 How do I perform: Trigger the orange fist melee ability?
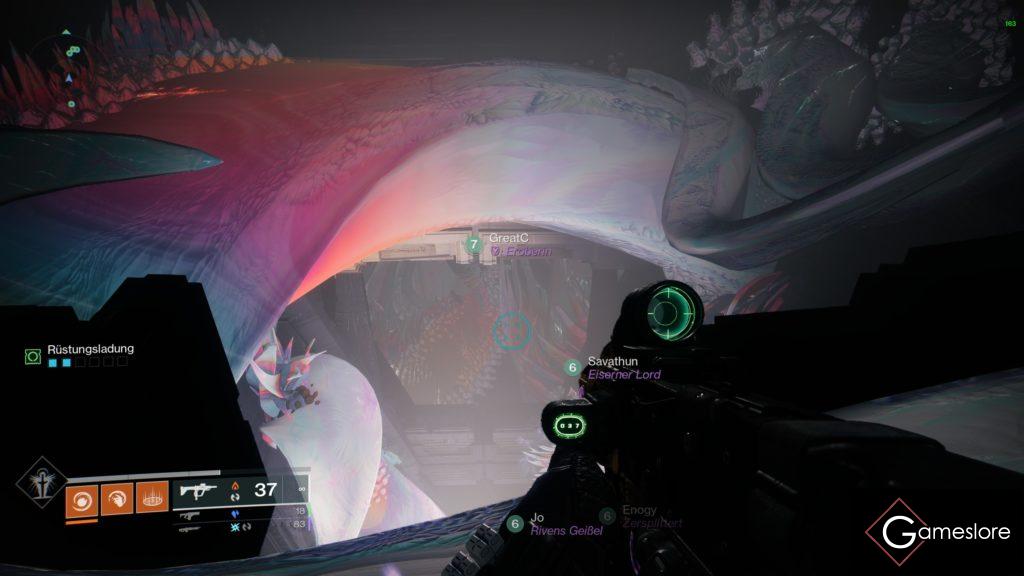pyautogui.click(x=116, y=497)
